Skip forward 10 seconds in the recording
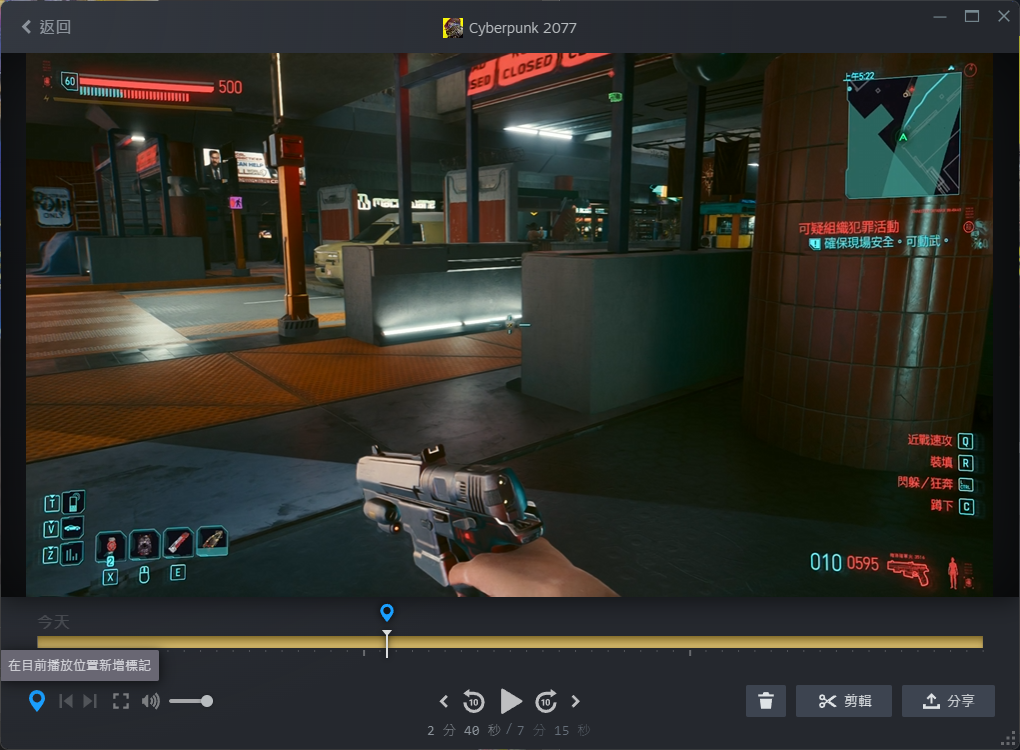 tap(546, 701)
